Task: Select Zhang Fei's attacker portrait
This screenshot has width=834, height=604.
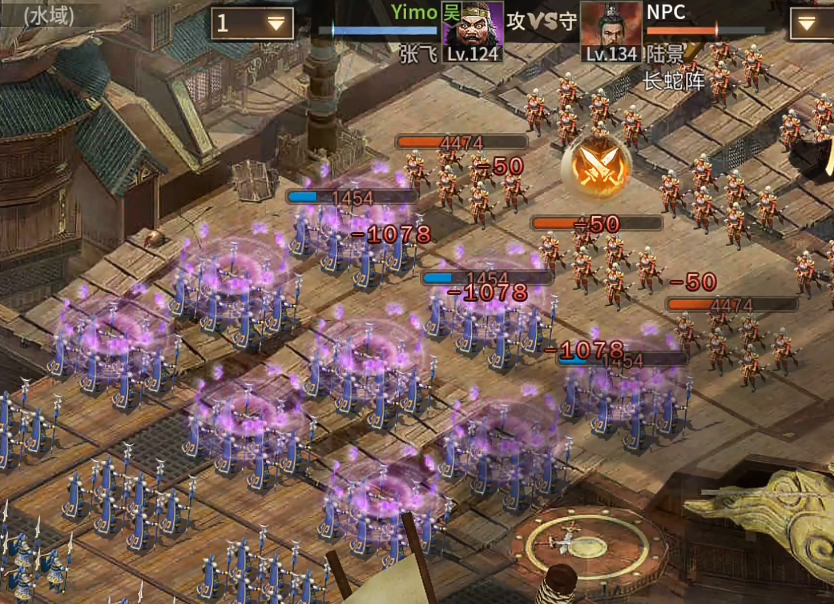Action: pos(473,30)
